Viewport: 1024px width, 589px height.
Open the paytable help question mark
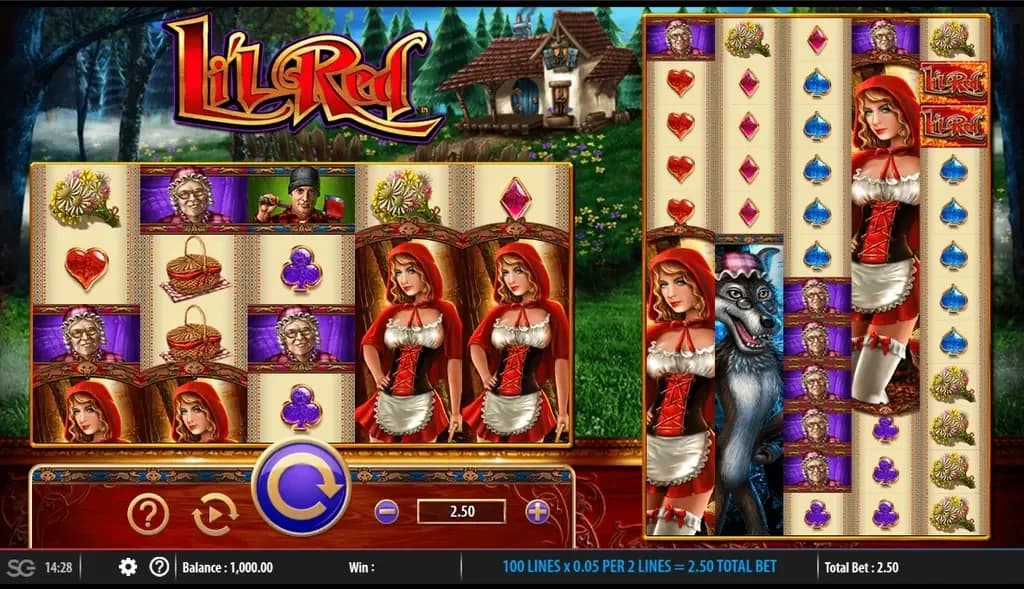pos(147,514)
